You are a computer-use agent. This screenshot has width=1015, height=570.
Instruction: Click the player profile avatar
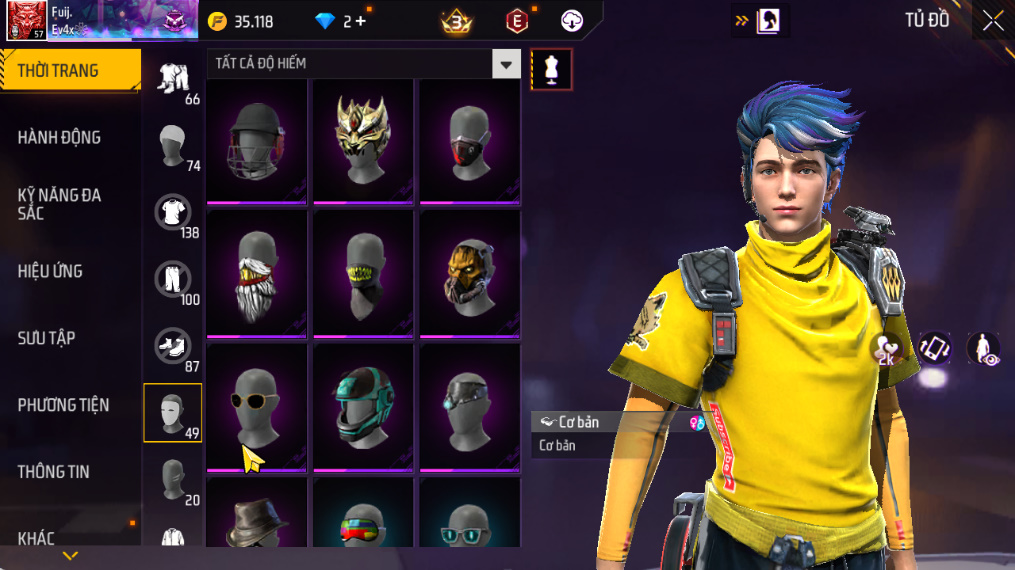click(x=25, y=21)
